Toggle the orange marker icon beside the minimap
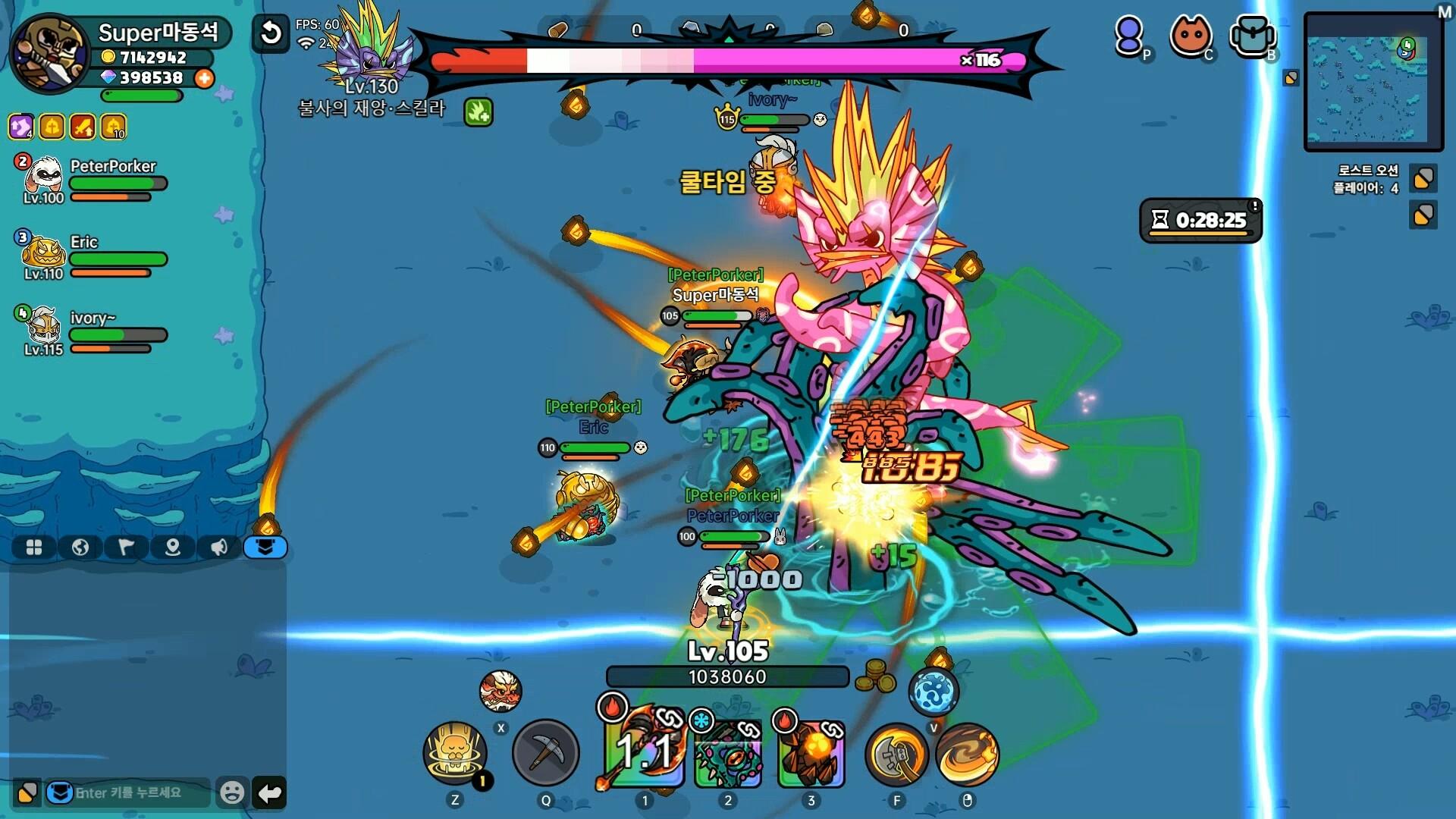This screenshot has height=819, width=1456. pos(1289,77)
